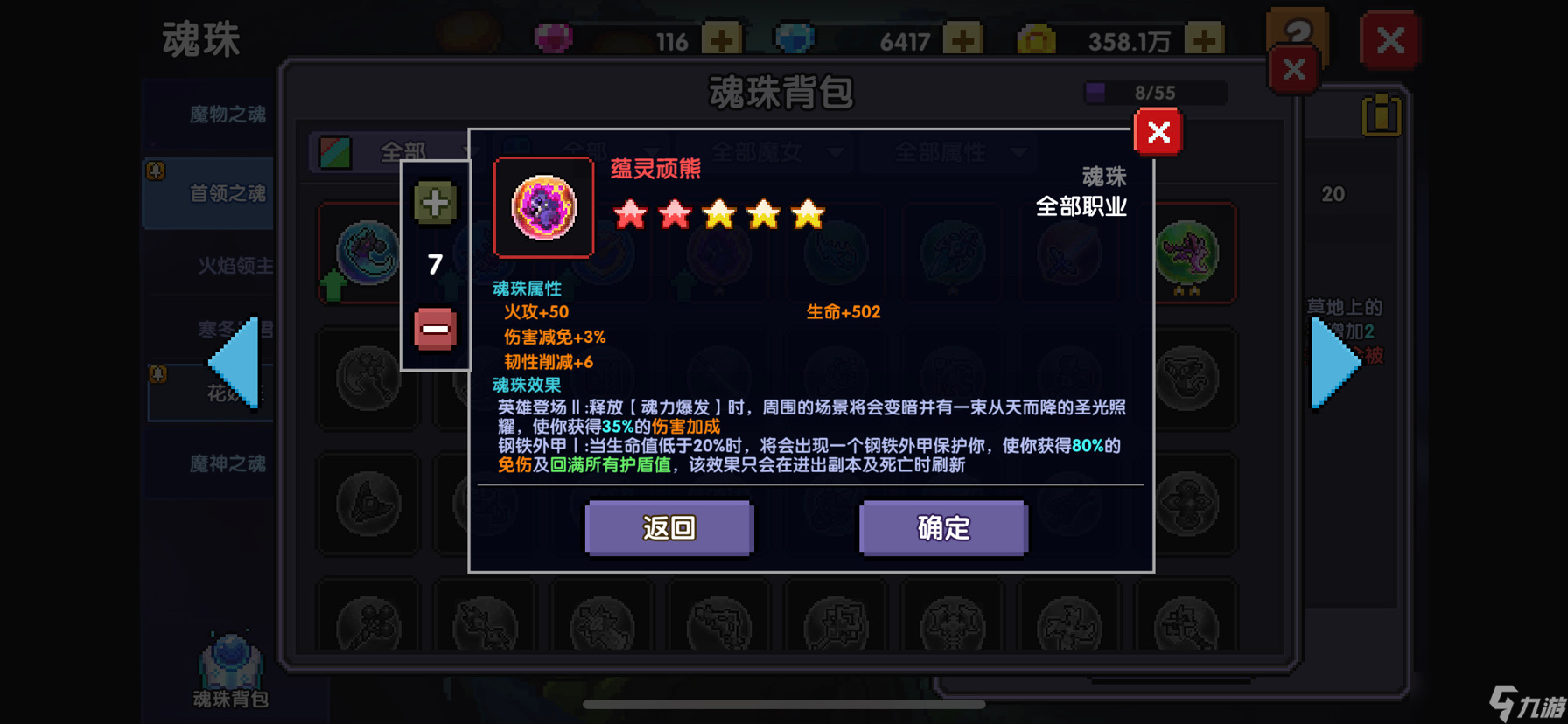1568x724 pixels.
Task: Expand the 全部 filter dropdown
Action: [x=402, y=150]
